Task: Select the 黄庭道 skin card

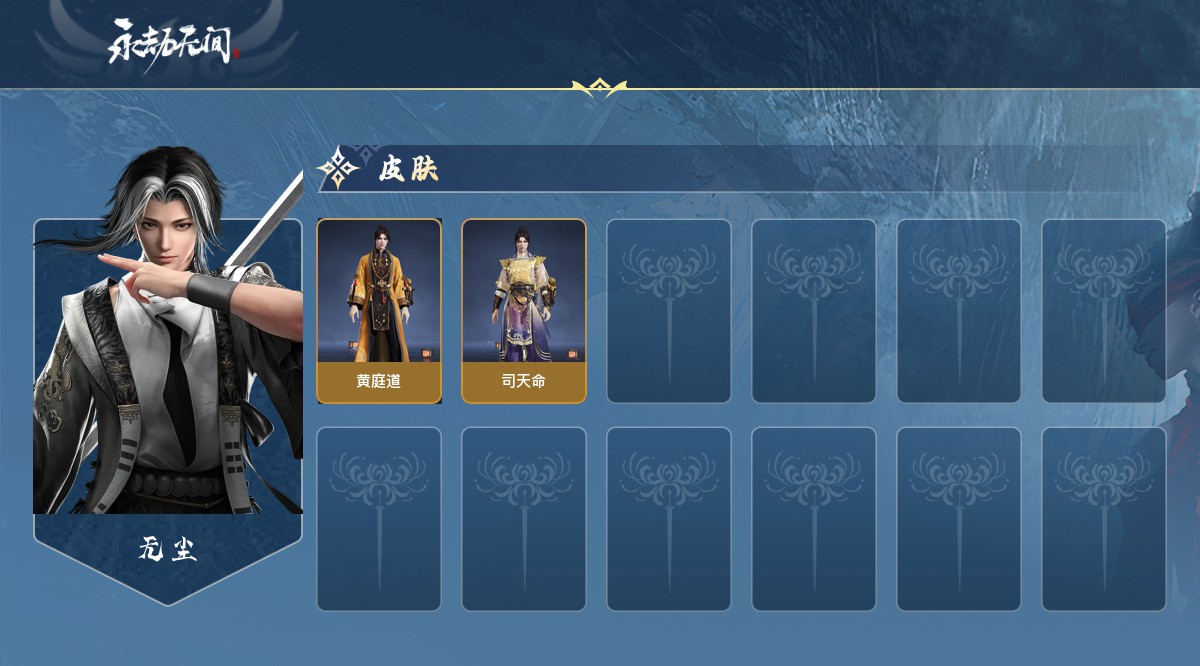Action: point(379,311)
